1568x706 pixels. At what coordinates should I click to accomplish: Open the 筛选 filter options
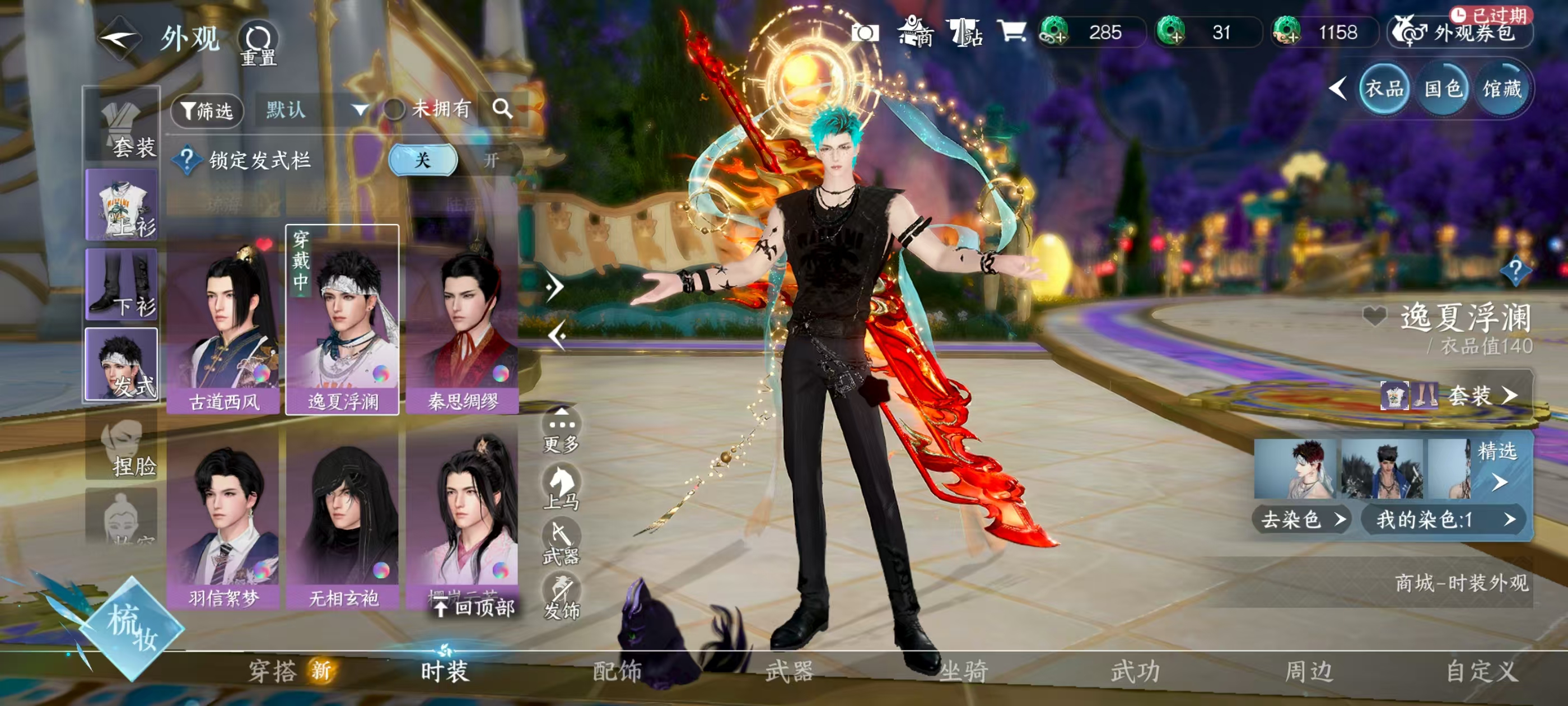(x=207, y=111)
